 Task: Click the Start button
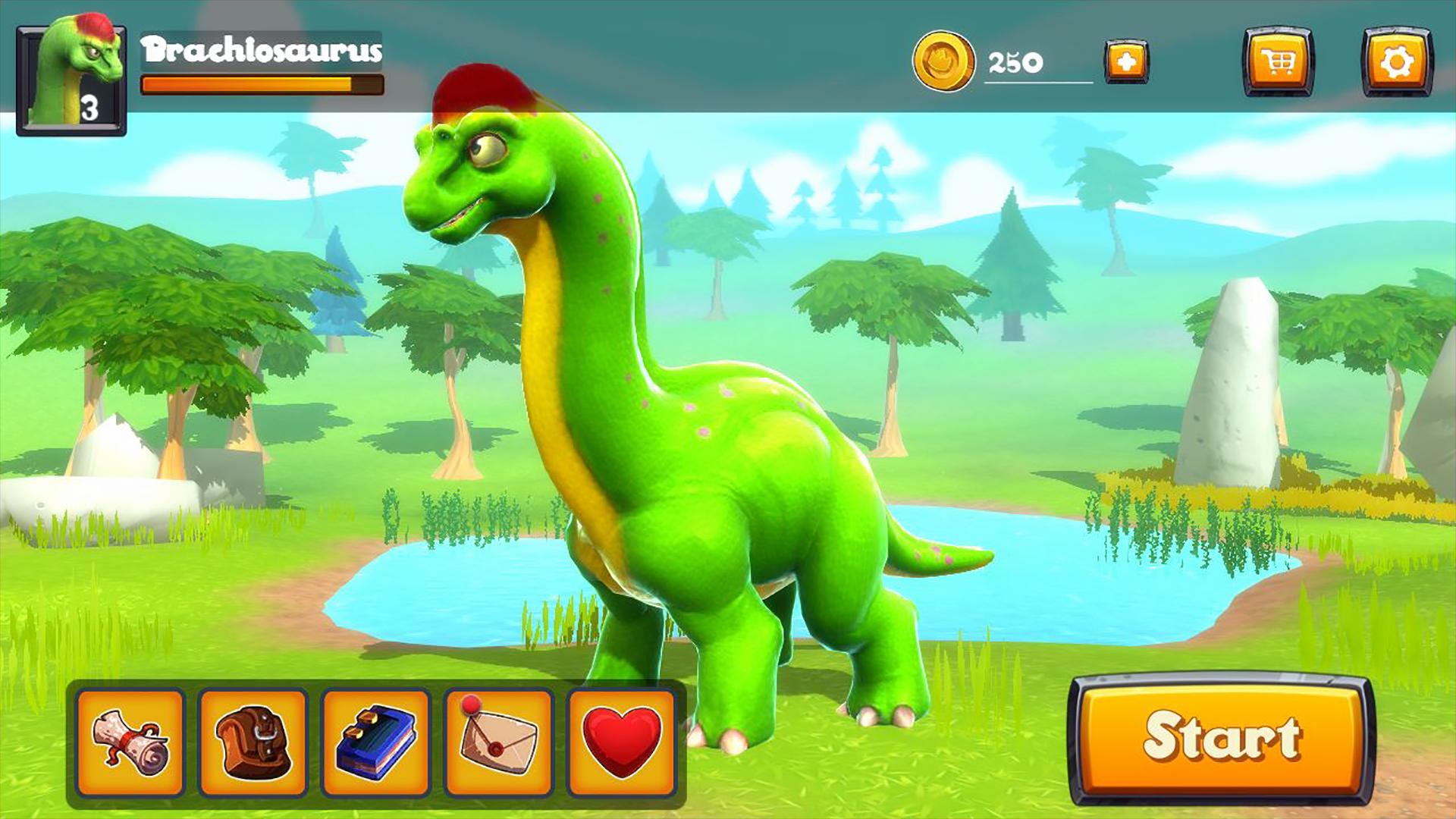pyautogui.click(x=1221, y=738)
